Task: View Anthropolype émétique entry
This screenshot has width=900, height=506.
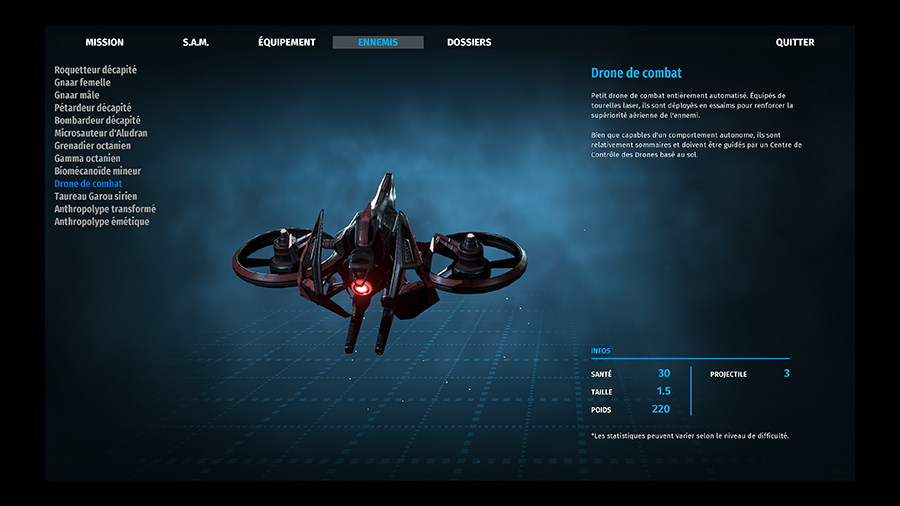Action: coord(102,222)
